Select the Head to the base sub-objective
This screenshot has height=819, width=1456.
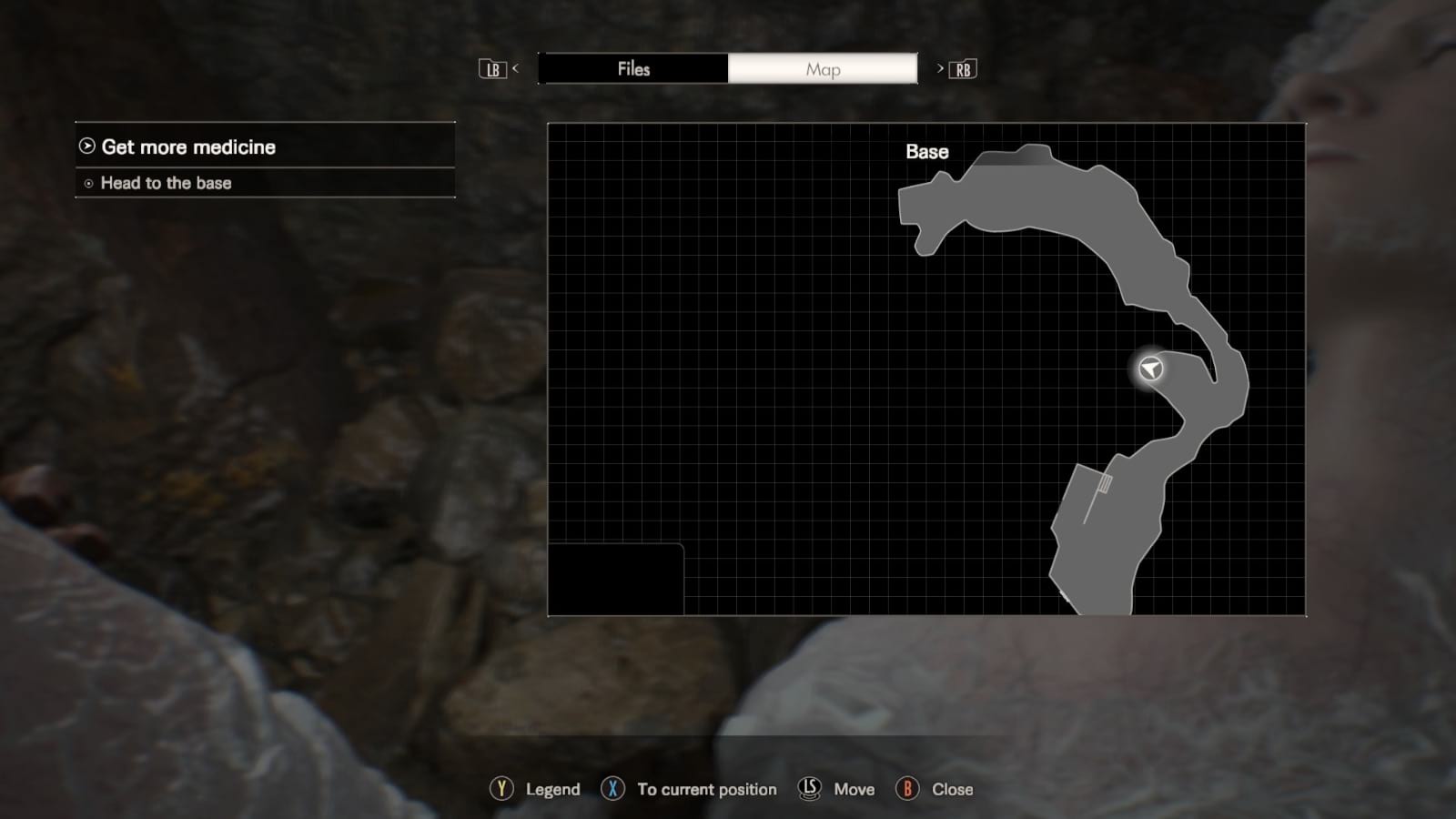tap(167, 183)
